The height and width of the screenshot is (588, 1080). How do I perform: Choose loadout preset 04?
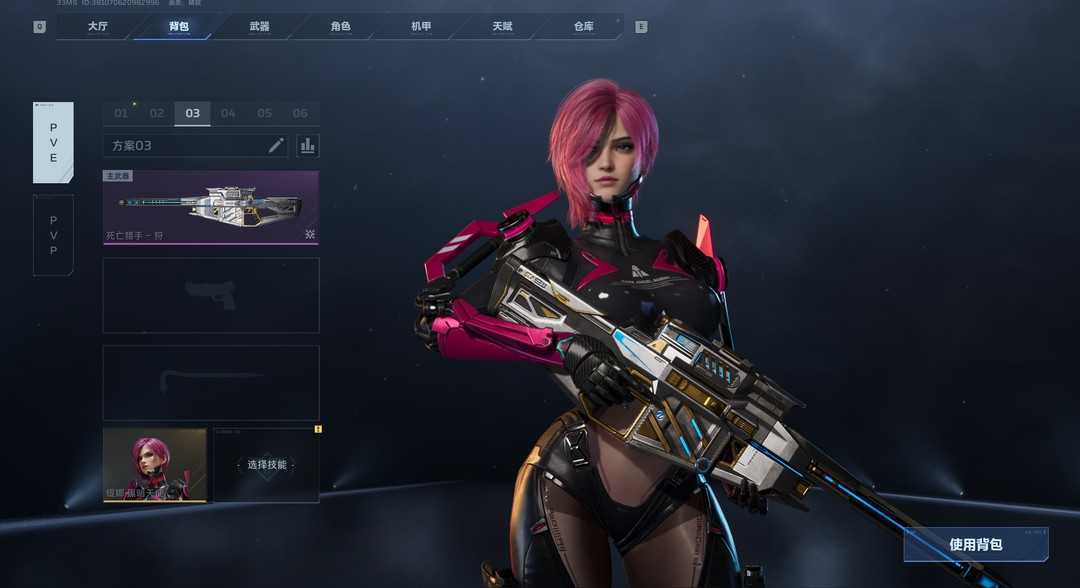coord(228,113)
